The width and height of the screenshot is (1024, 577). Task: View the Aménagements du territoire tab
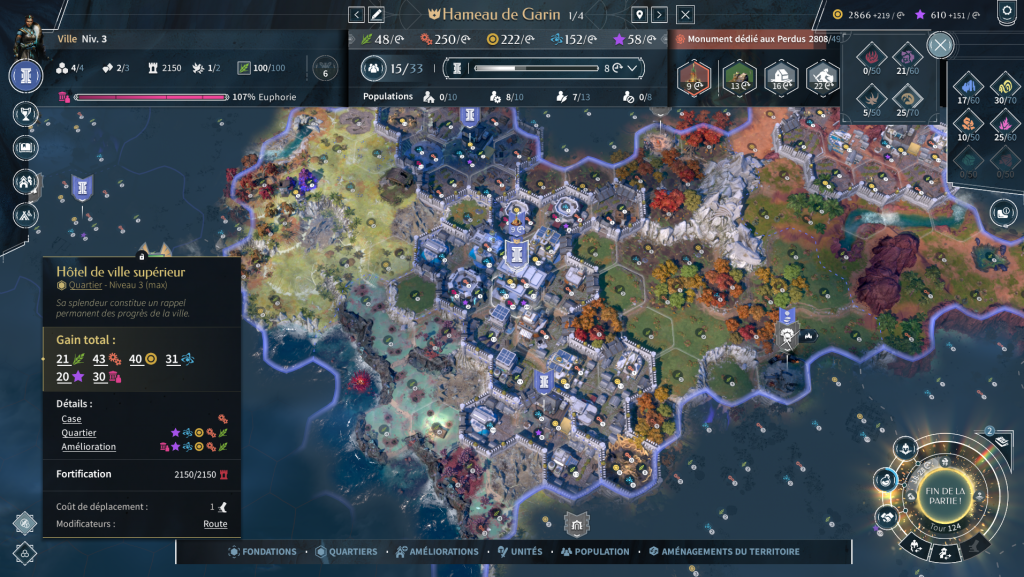[x=723, y=551]
